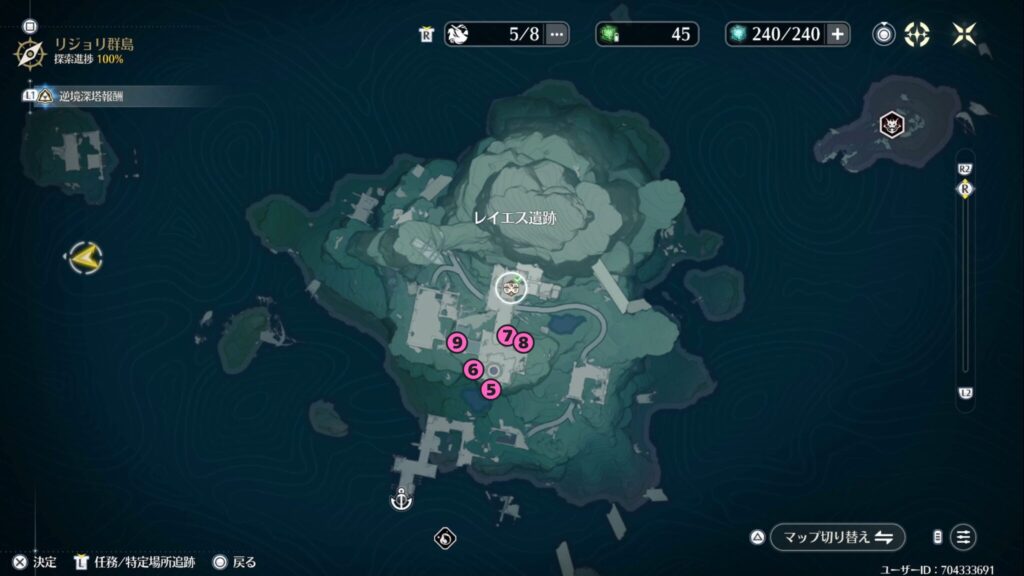The height and width of the screenshot is (576, 1024).
Task: Select the skull boss marker on the island
Action: (889, 125)
